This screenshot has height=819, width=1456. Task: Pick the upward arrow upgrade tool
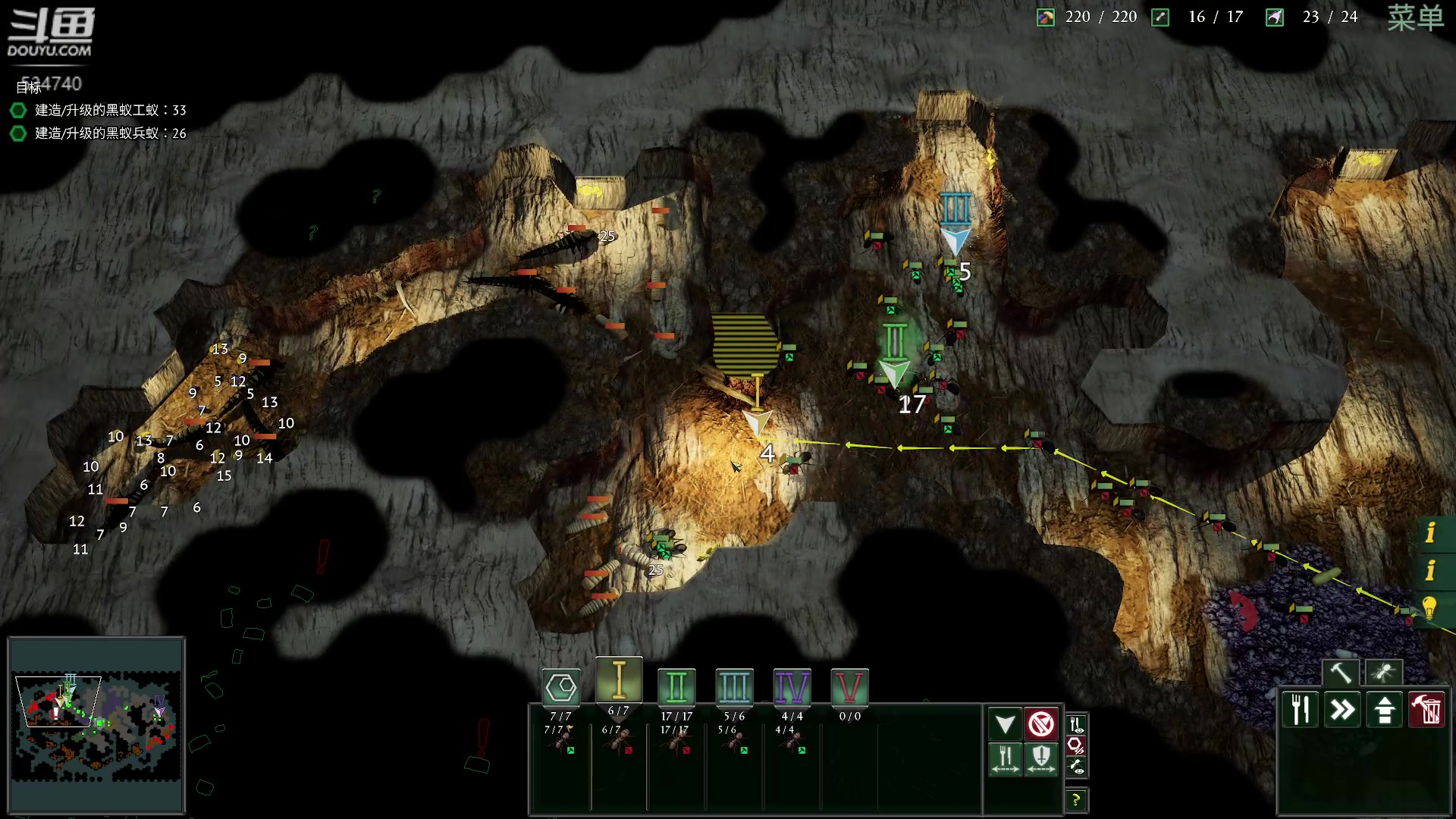coord(1385,710)
